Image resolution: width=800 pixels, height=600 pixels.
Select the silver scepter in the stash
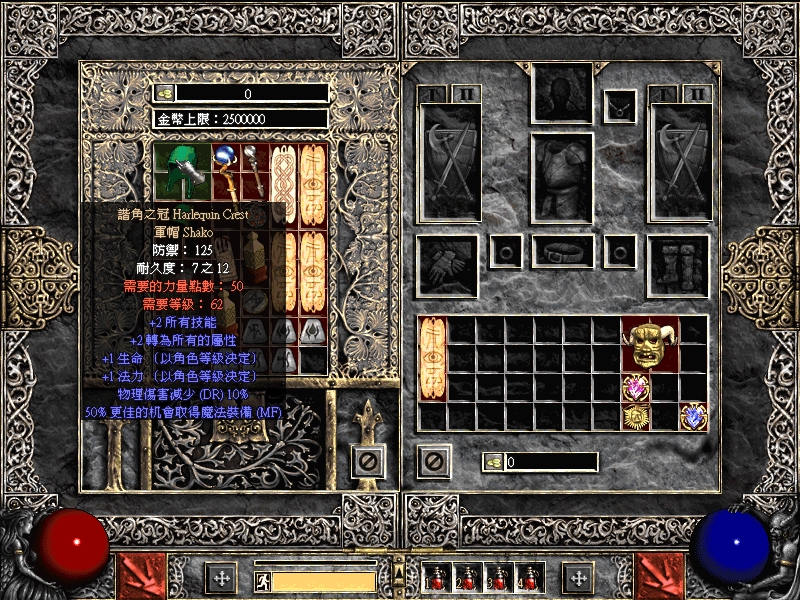click(256, 172)
